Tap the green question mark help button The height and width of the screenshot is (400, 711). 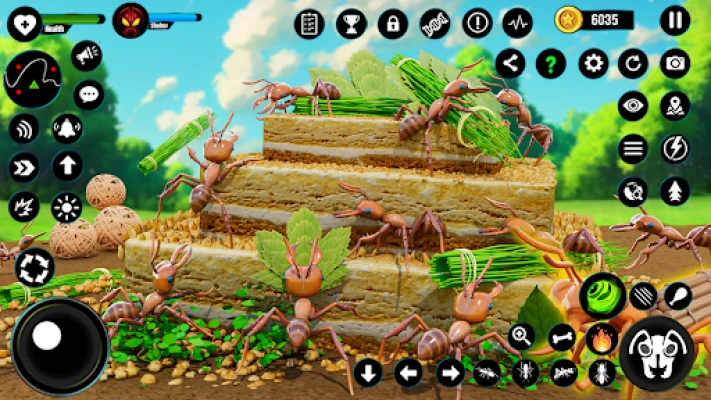[x=551, y=64]
